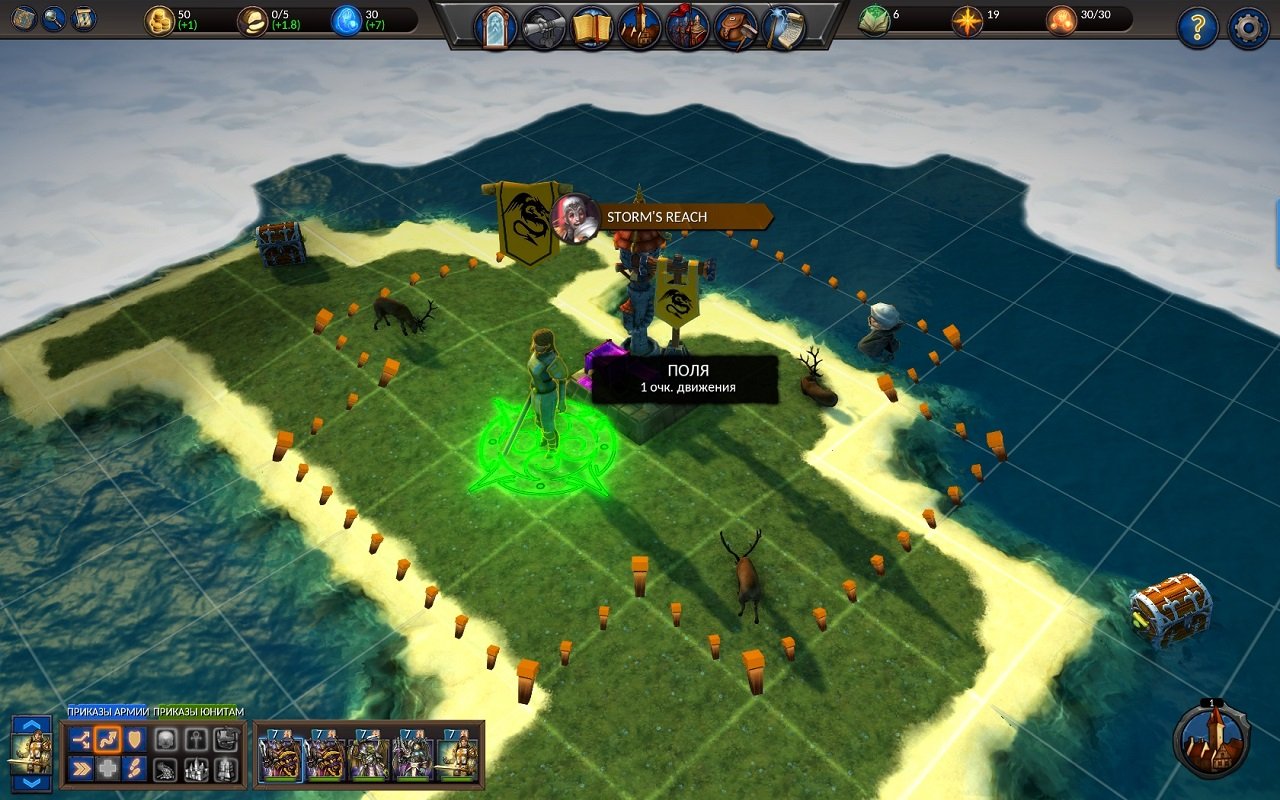Open the spellbook from the top bar
Image resolution: width=1280 pixels, height=800 pixels.
(592, 28)
